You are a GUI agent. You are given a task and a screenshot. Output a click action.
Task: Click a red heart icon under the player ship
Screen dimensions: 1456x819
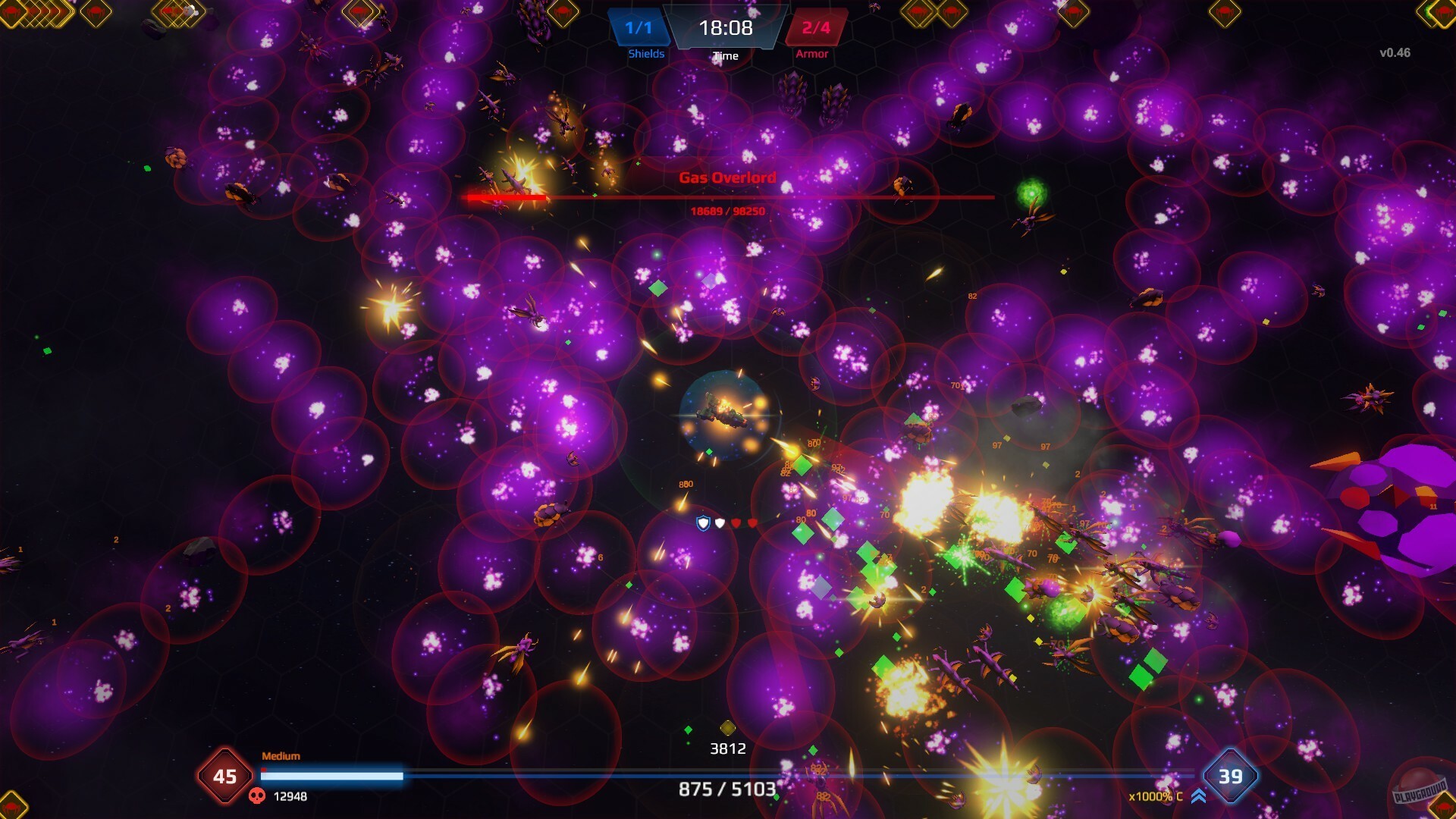coord(736,522)
